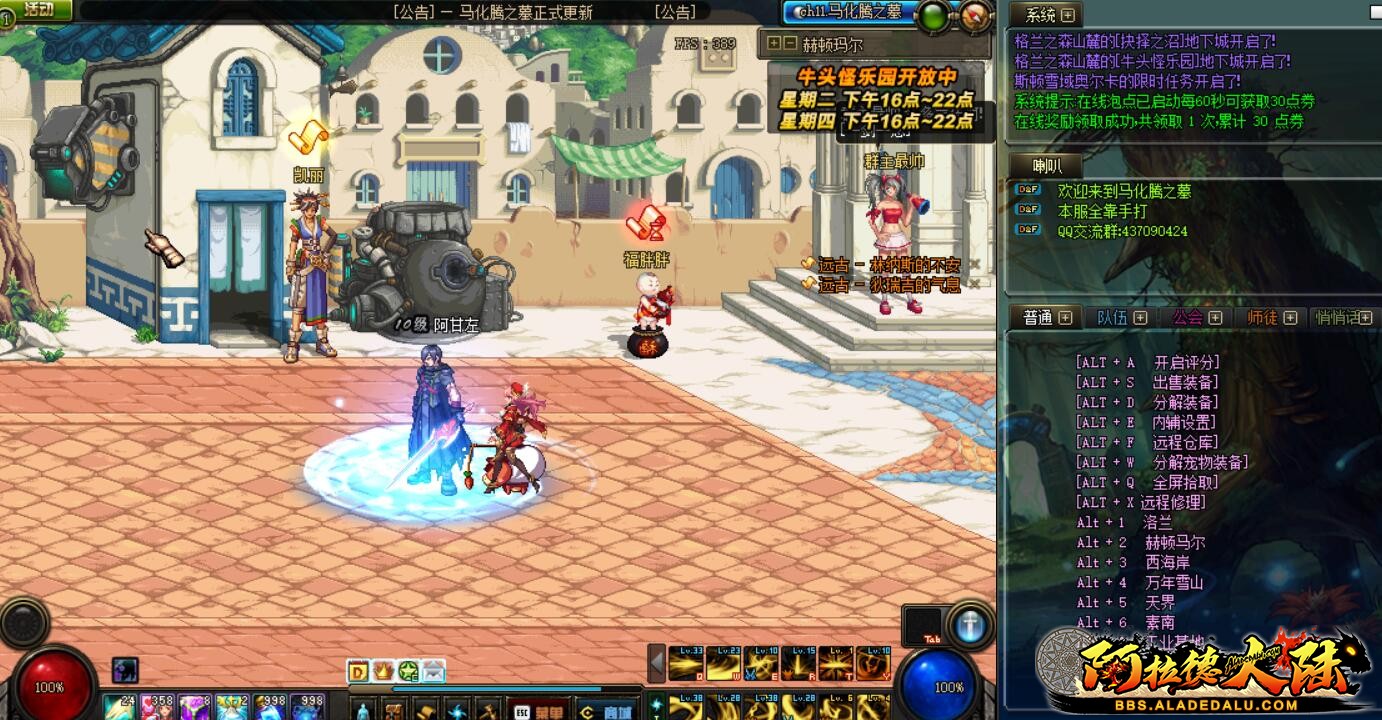
Task: Select the quest 远古 - 狄瑞吉的气息
Action: click(889, 285)
